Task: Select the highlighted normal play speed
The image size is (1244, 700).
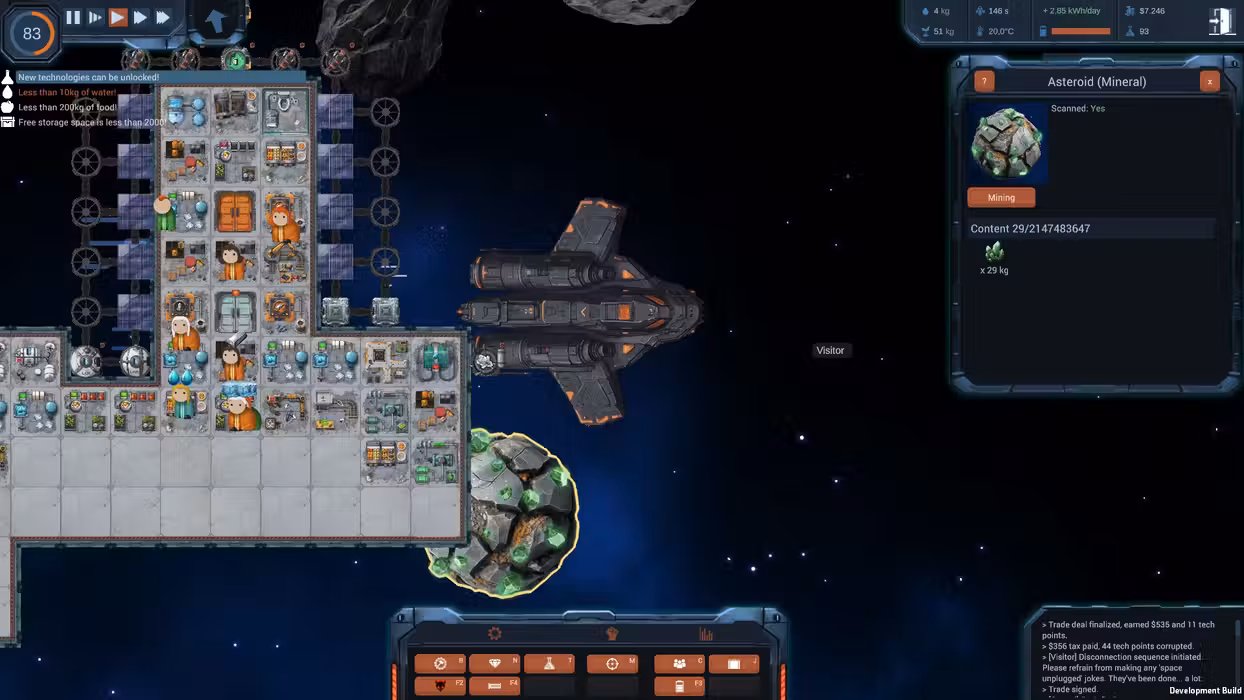Action: [x=118, y=17]
